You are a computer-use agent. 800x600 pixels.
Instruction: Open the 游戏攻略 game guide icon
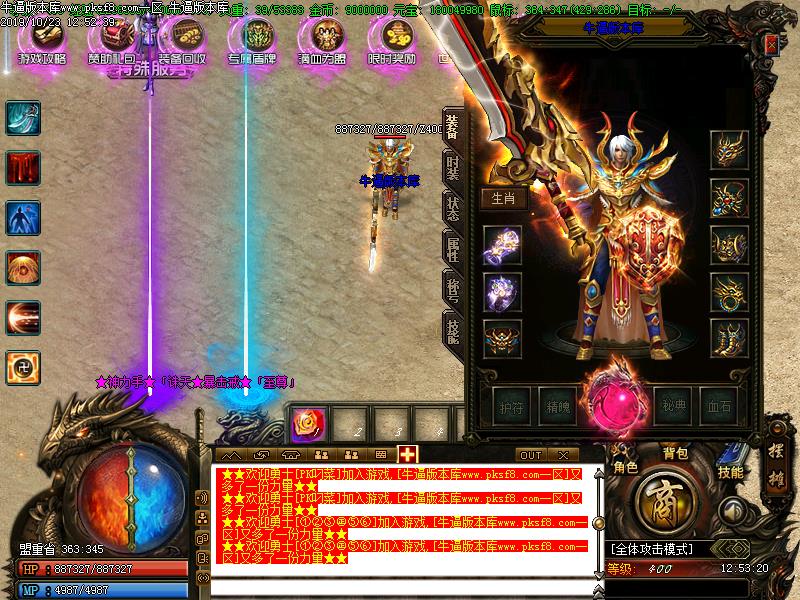tap(41, 40)
